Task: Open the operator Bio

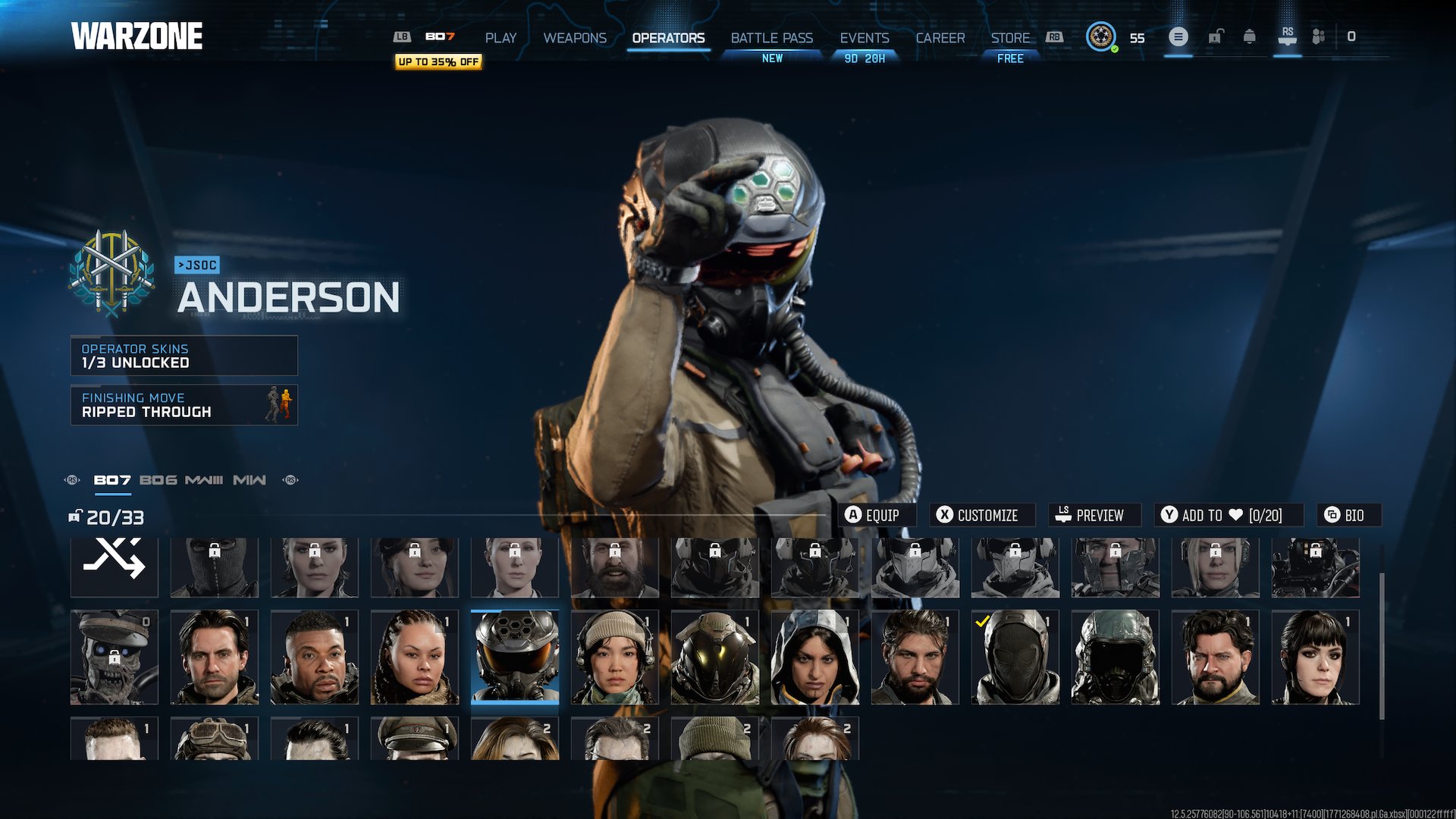Action: [1348, 515]
